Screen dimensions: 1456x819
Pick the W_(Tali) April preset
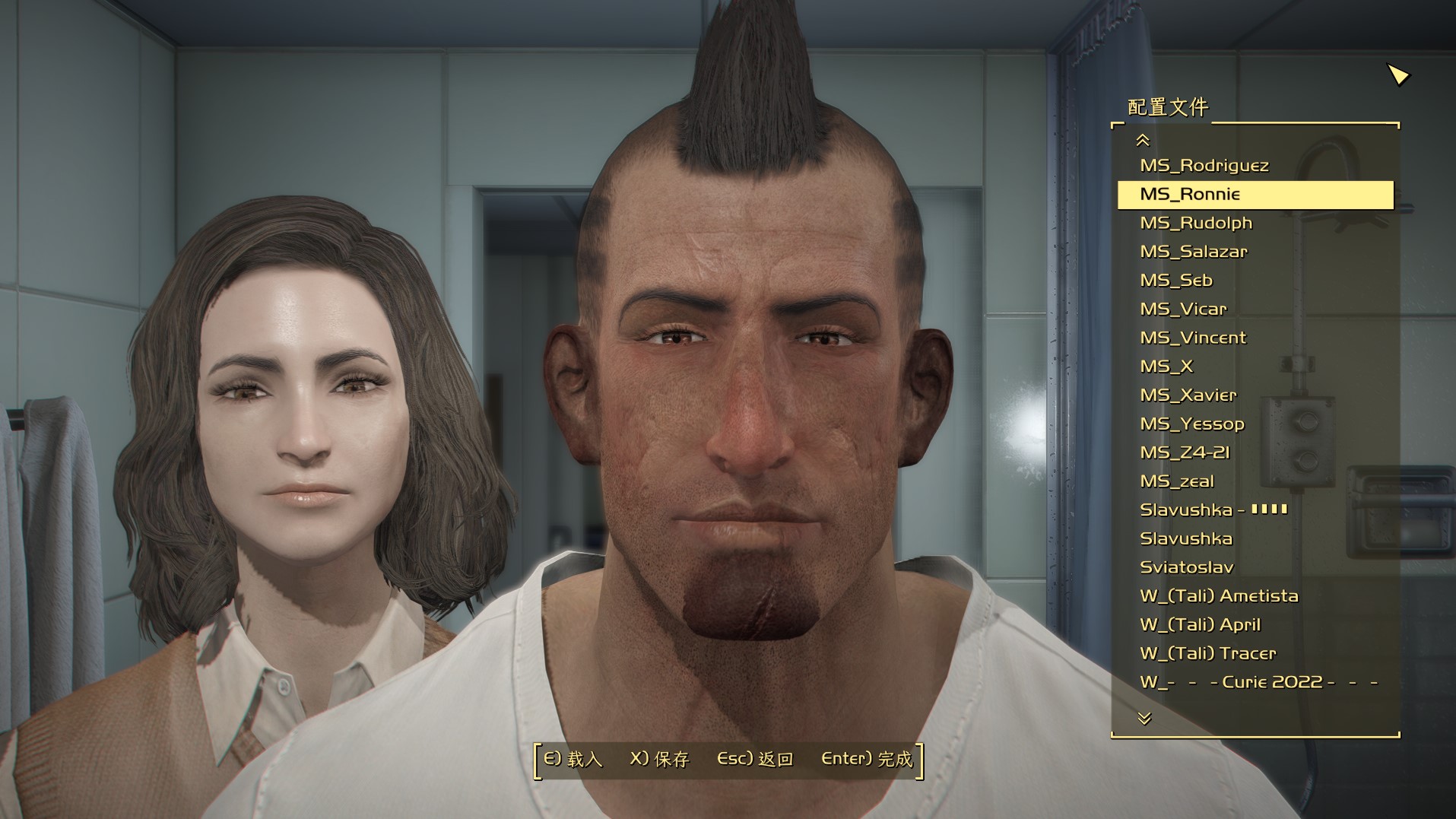(x=1200, y=625)
